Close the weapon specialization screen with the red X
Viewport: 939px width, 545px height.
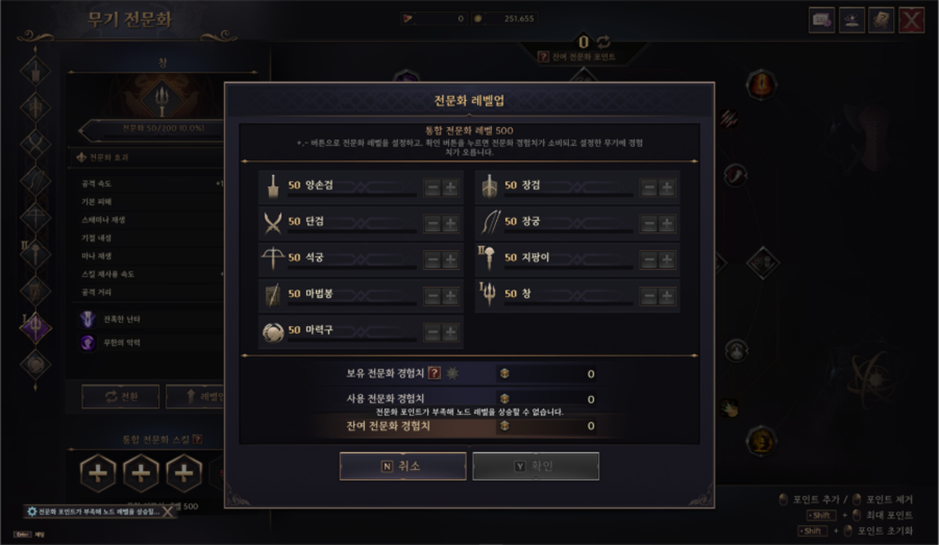[x=911, y=20]
